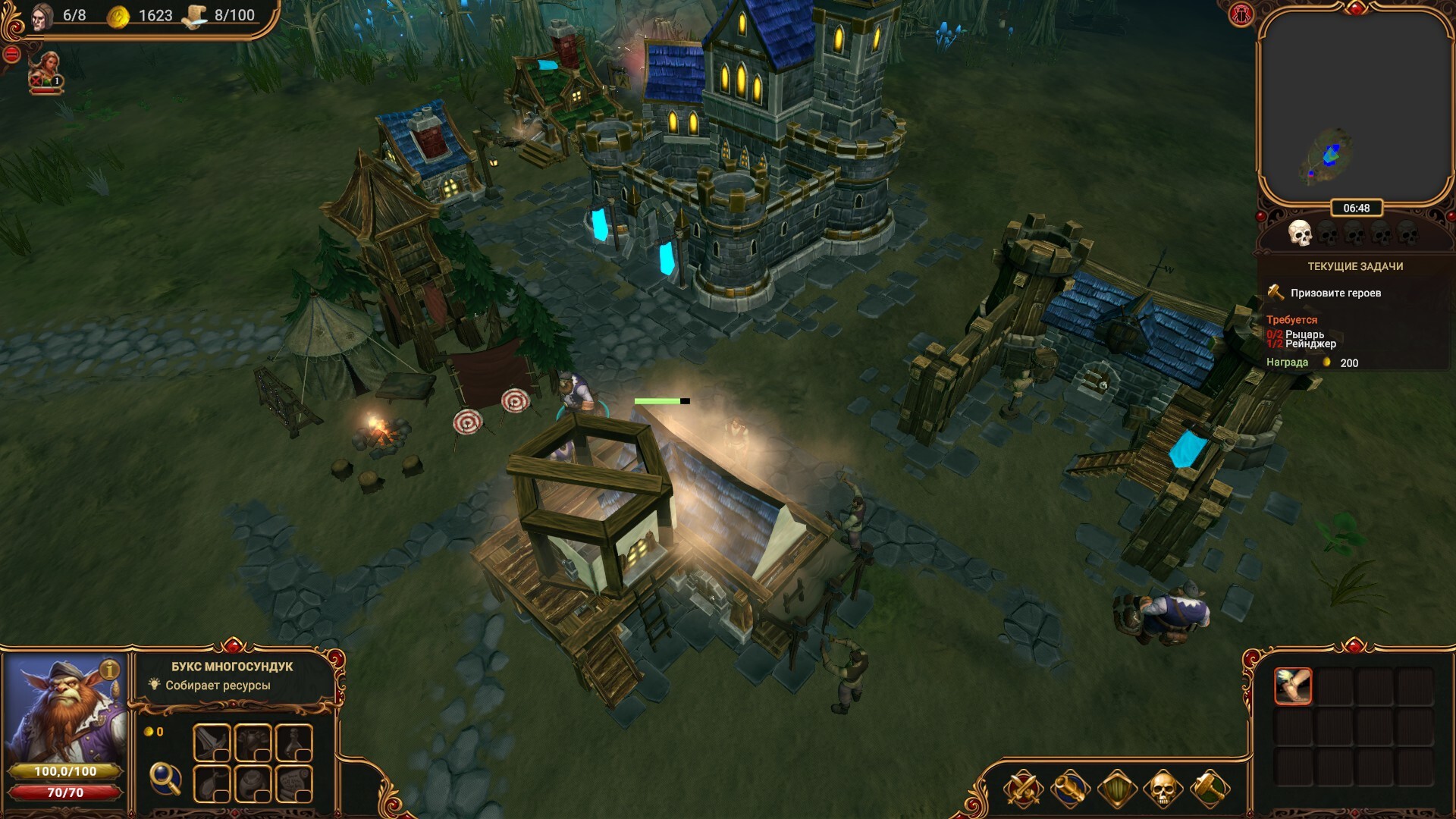Select the potion flask equipment slot
This screenshot has height=819, width=1456.
tap(293, 742)
